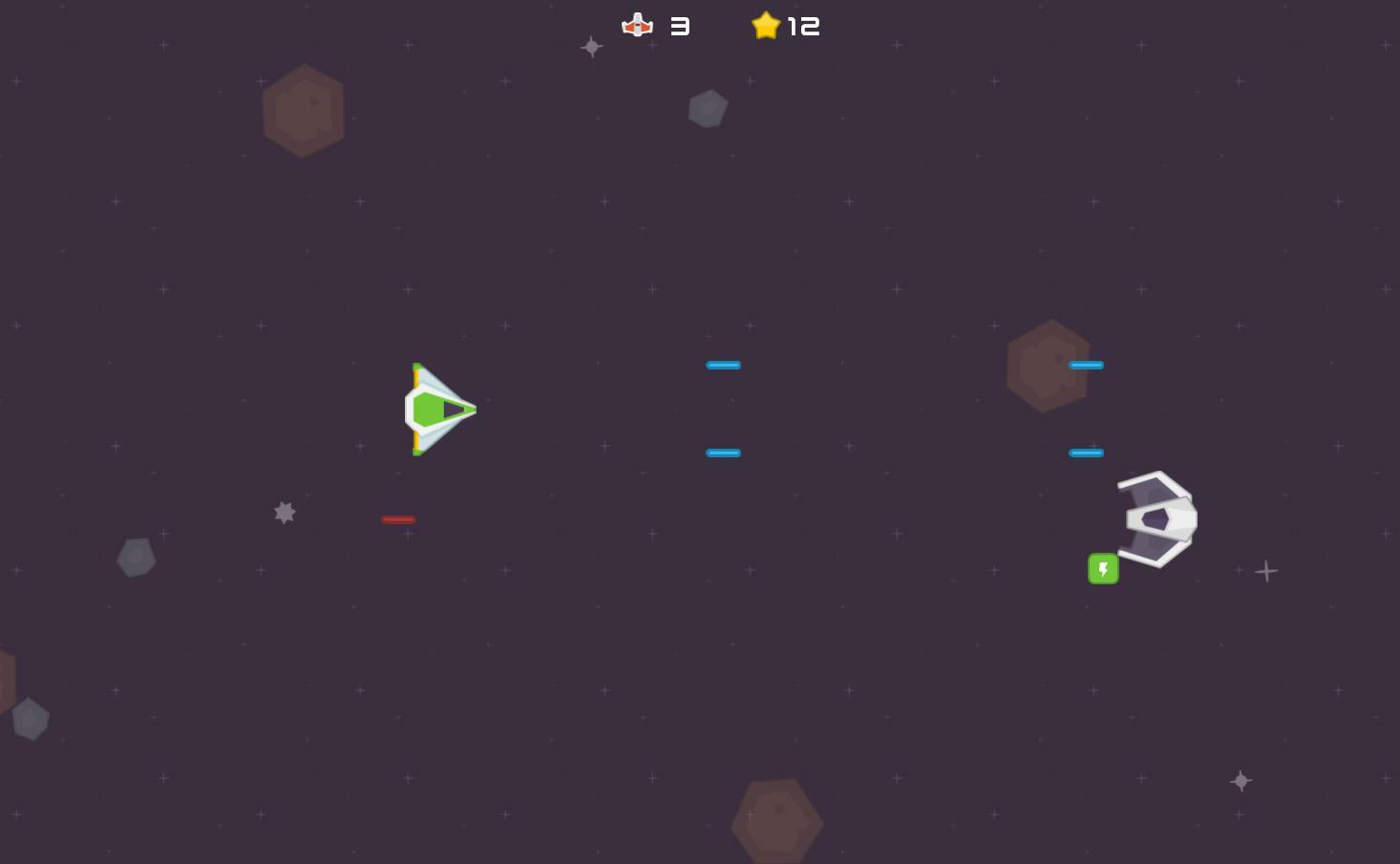Screen dimensions: 1400x864
Task: Select the green player spaceship
Action: [440, 409]
